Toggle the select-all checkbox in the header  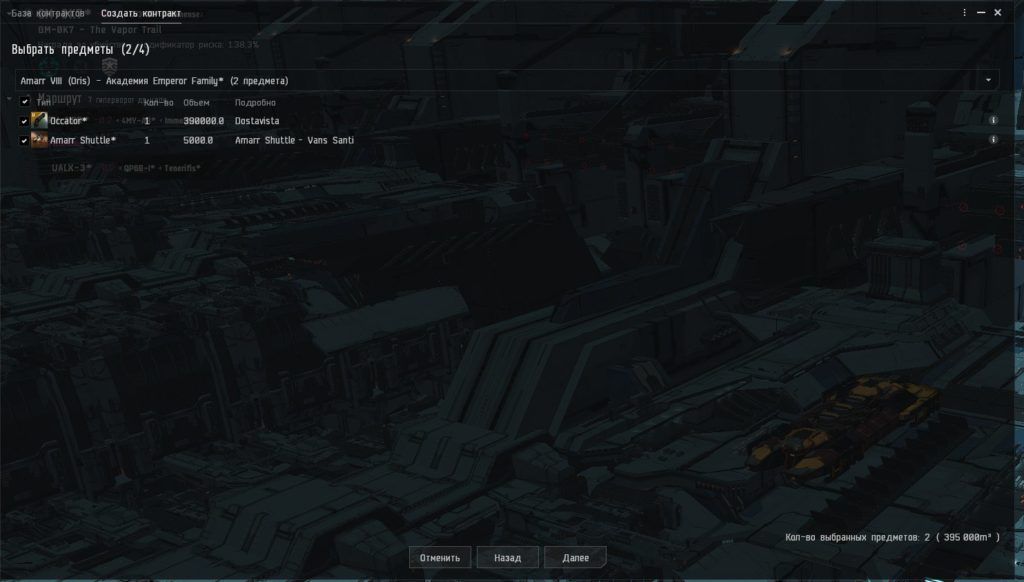25,101
